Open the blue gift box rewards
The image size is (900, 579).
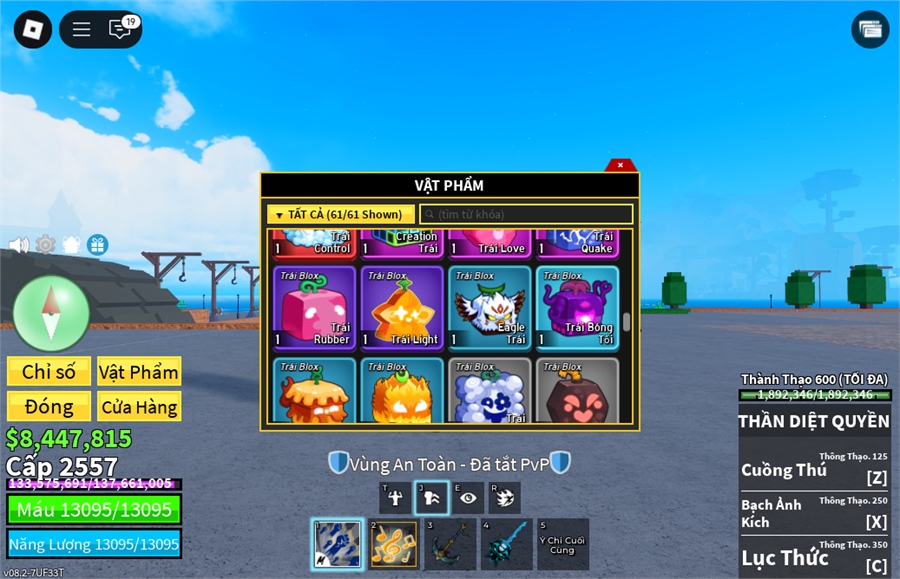97,244
